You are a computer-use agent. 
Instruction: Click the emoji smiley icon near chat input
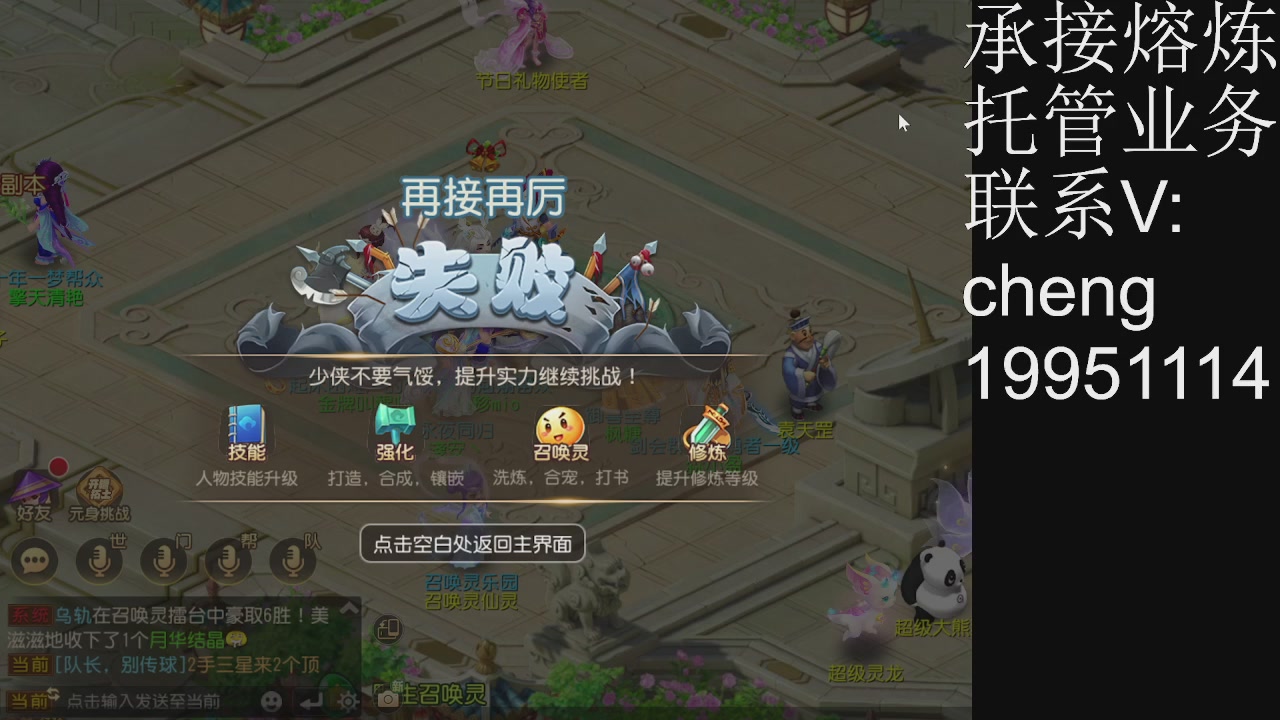pyautogui.click(x=272, y=702)
